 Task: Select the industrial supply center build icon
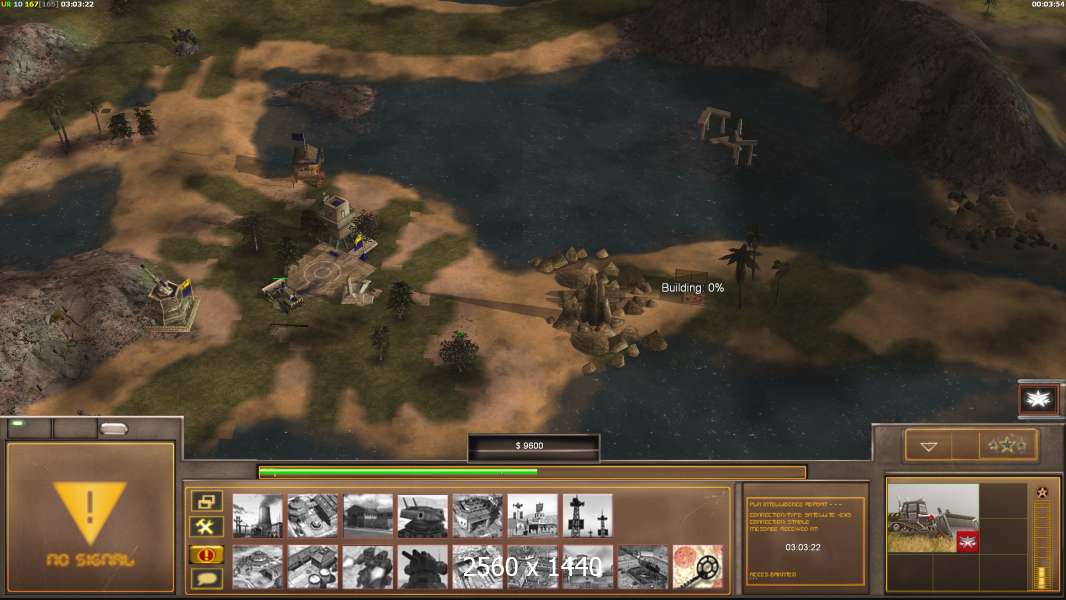pos(312,516)
